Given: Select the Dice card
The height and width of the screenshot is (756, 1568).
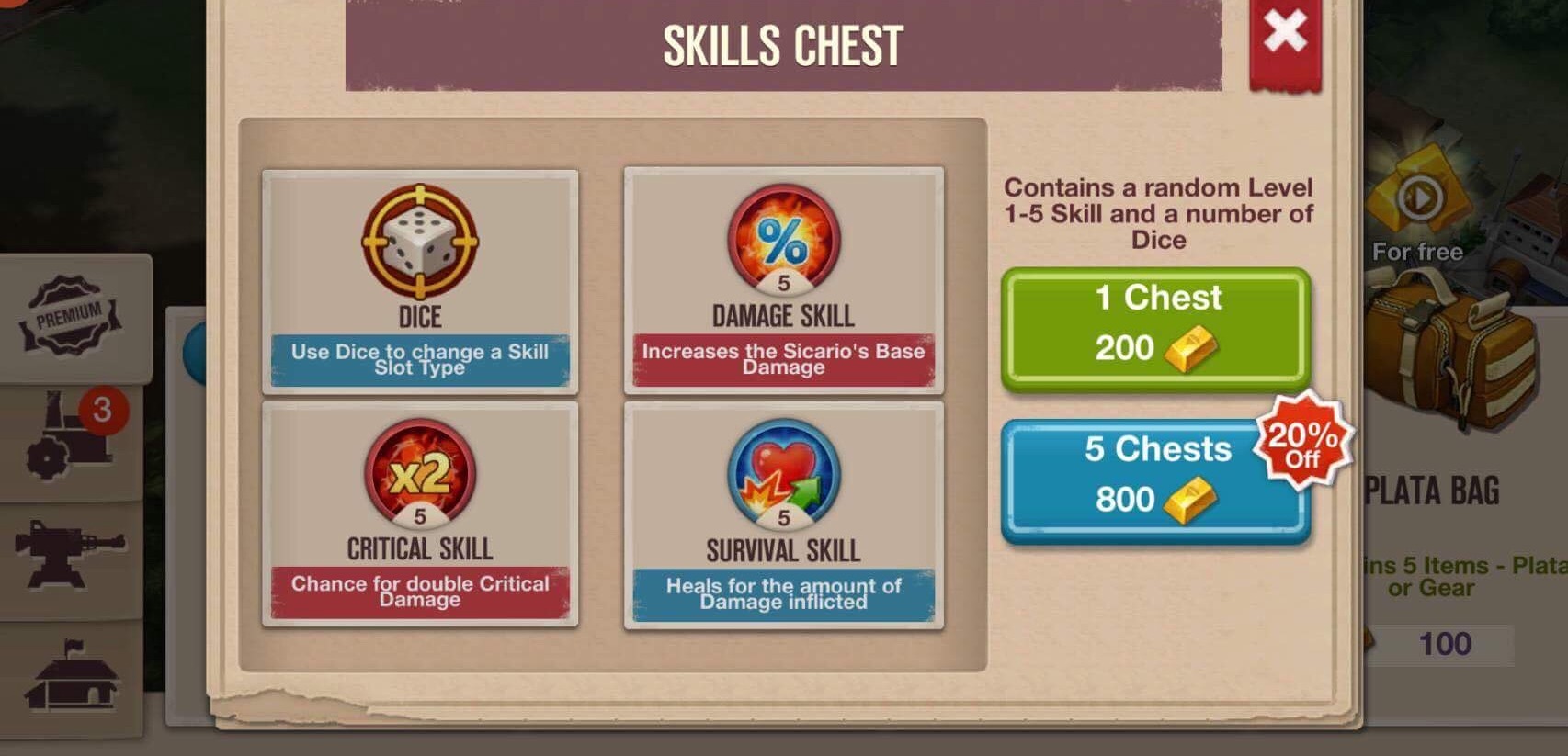Looking at the screenshot, I should coord(420,280).
